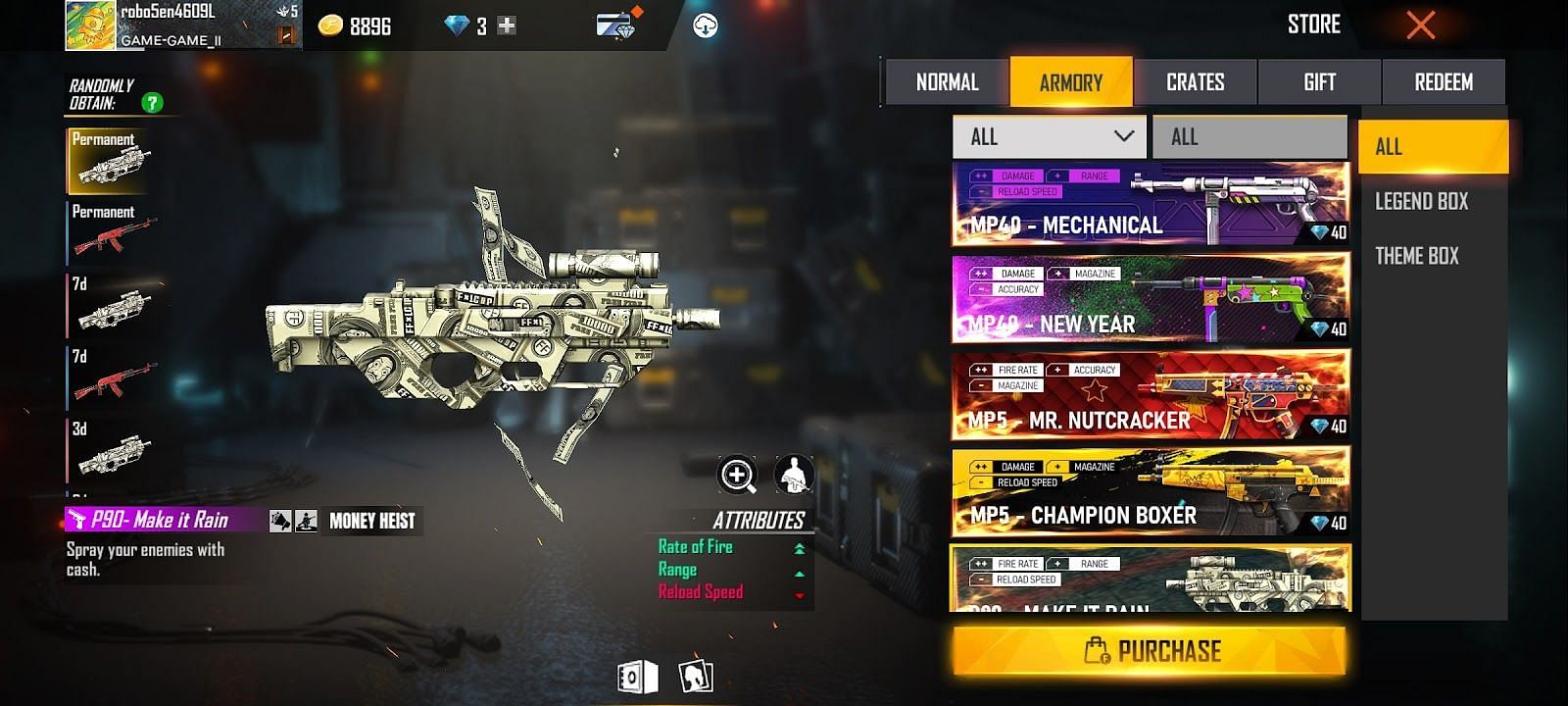
Task: Select the MP5 - Champion Boxer crate
Action: point(1151,492)
